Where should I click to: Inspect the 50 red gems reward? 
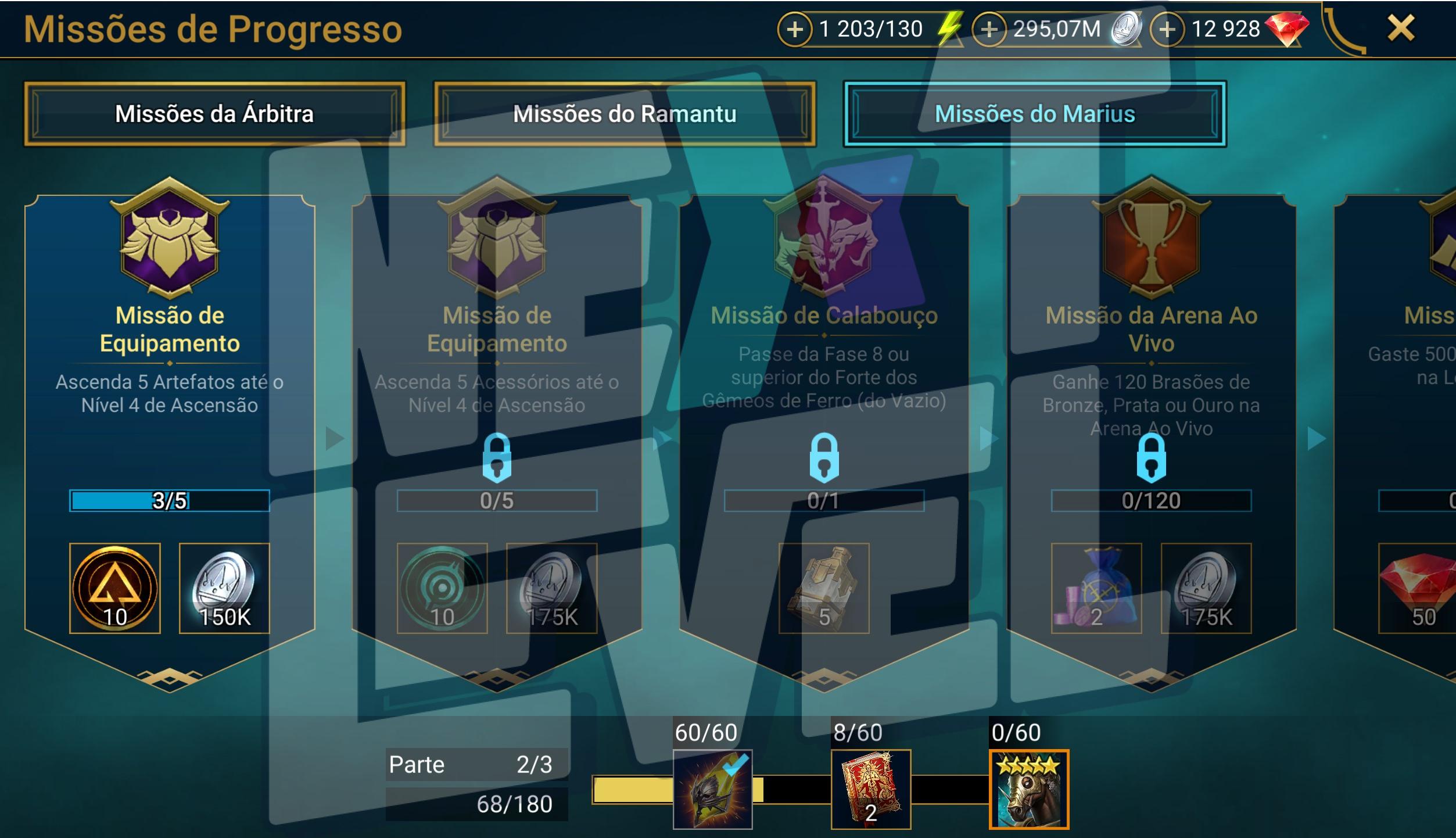[1418, 588]
